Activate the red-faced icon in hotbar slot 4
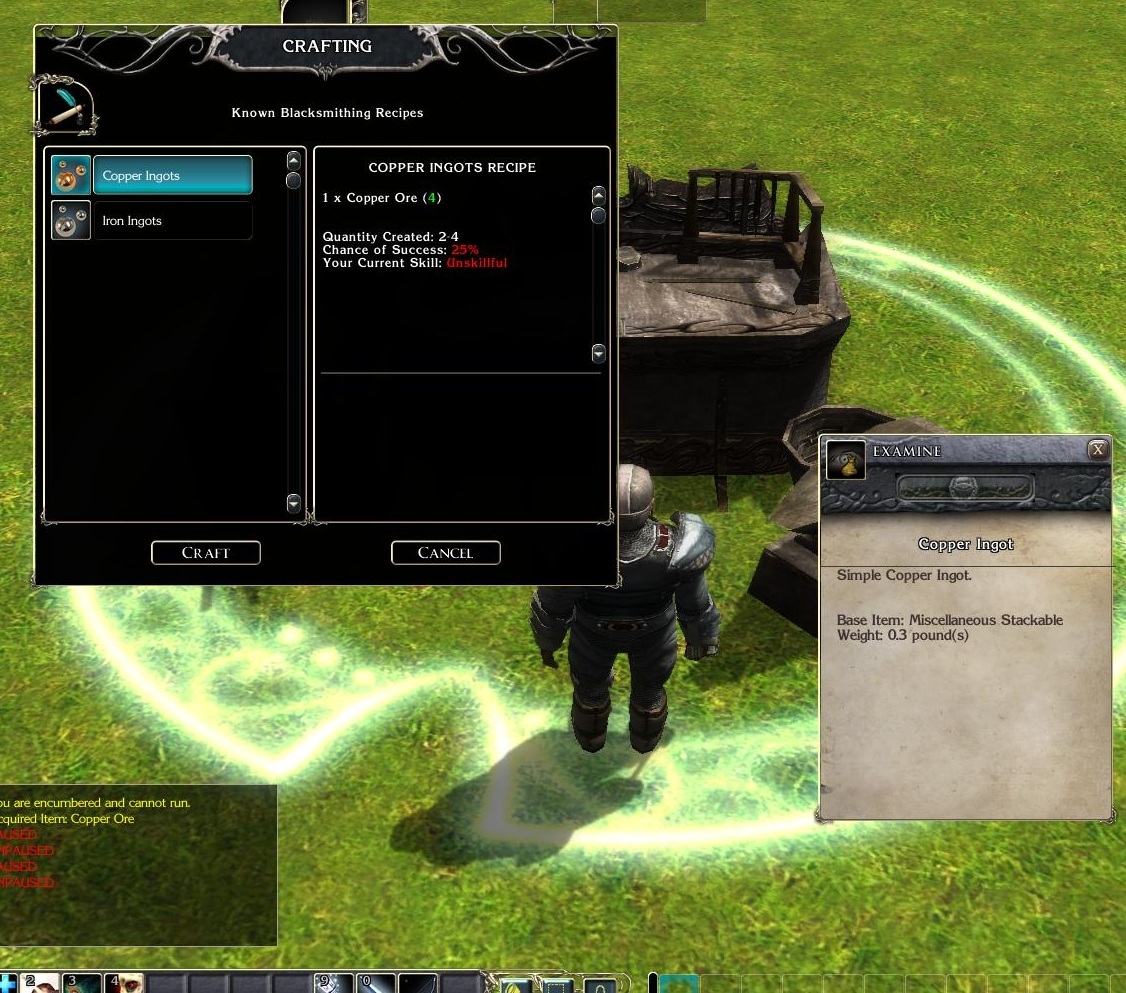The image size is (1126, 993). [x=125, y=984]
